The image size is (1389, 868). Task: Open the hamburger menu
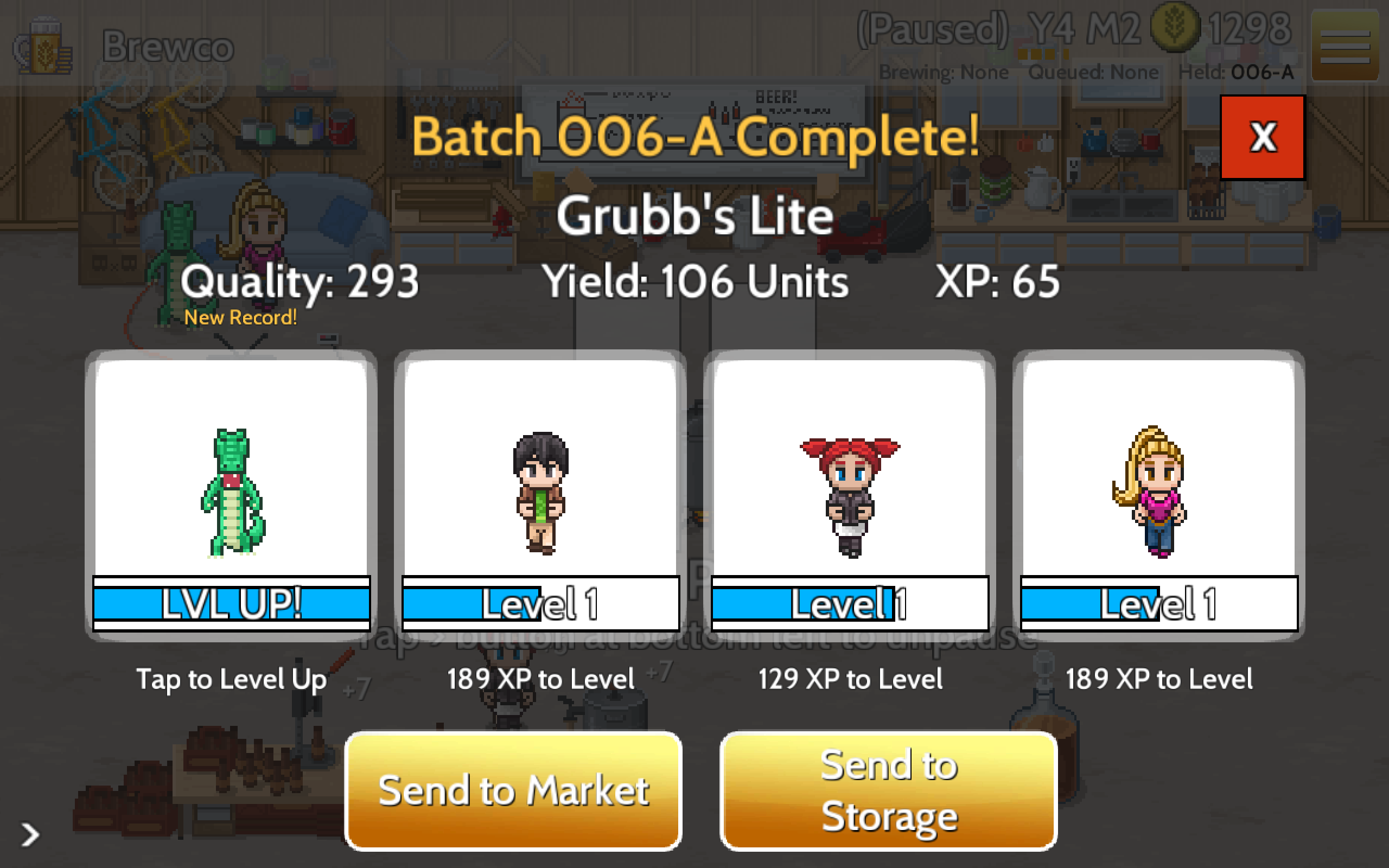click(x=1346, y=45)
